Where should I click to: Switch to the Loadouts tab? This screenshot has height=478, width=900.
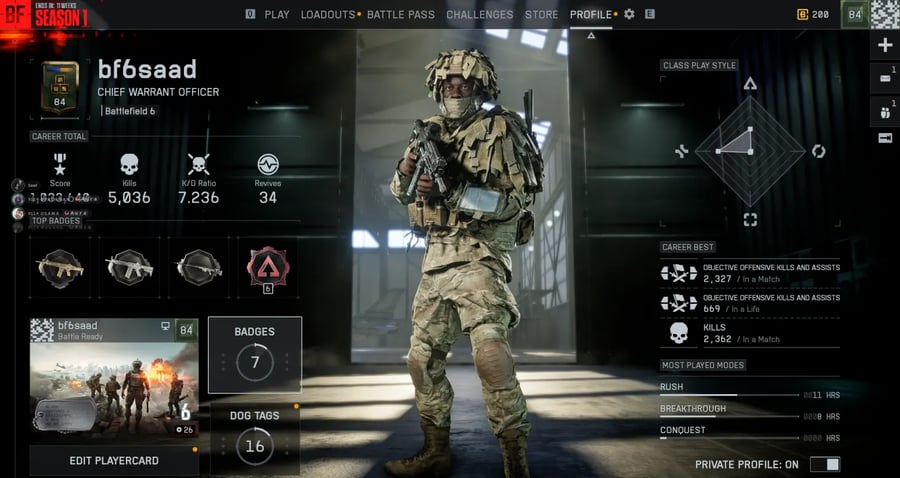click(x=328, y=15)
